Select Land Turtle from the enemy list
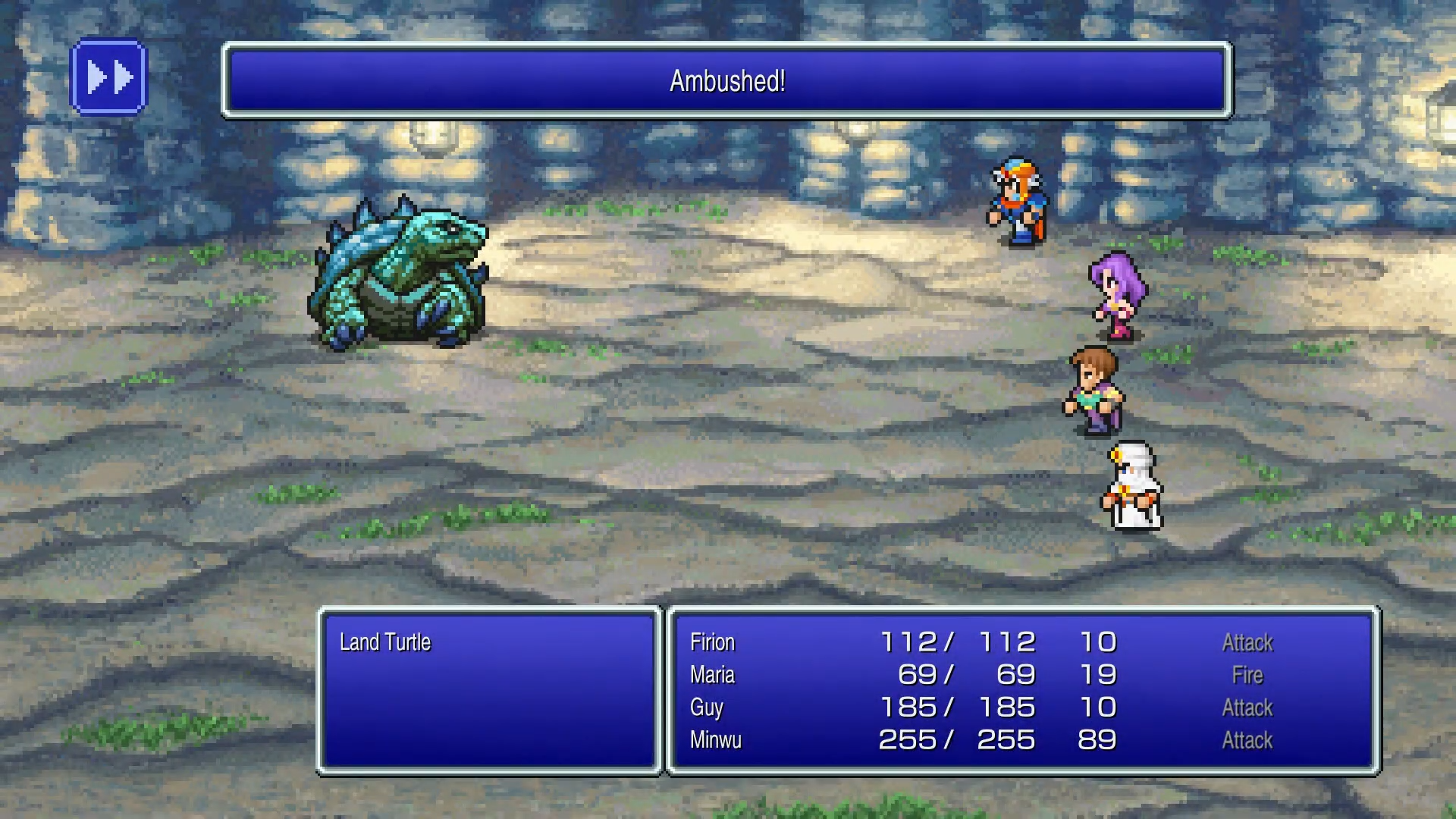The height and width of the screenshot is (819, 1456). 385,642
